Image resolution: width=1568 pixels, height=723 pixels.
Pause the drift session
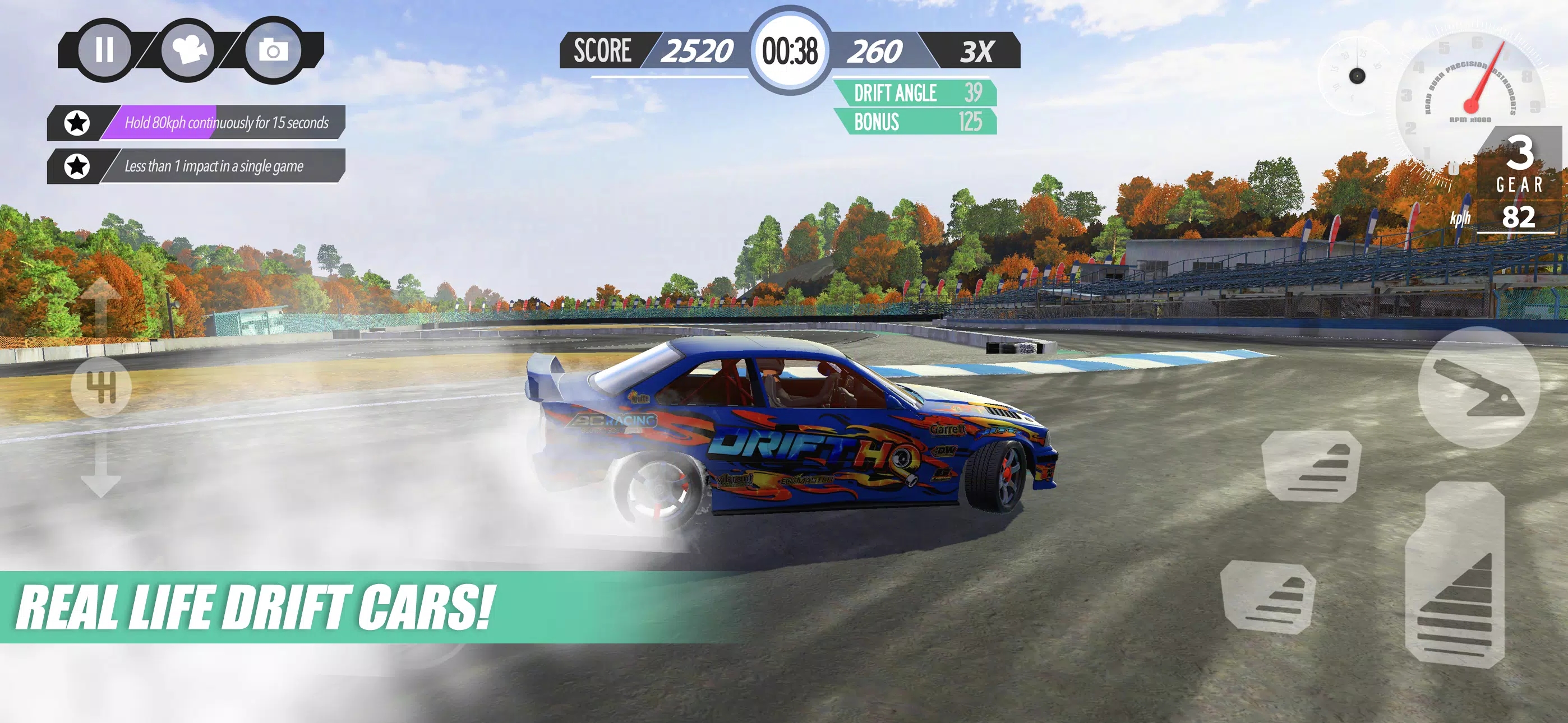point(104,50)
